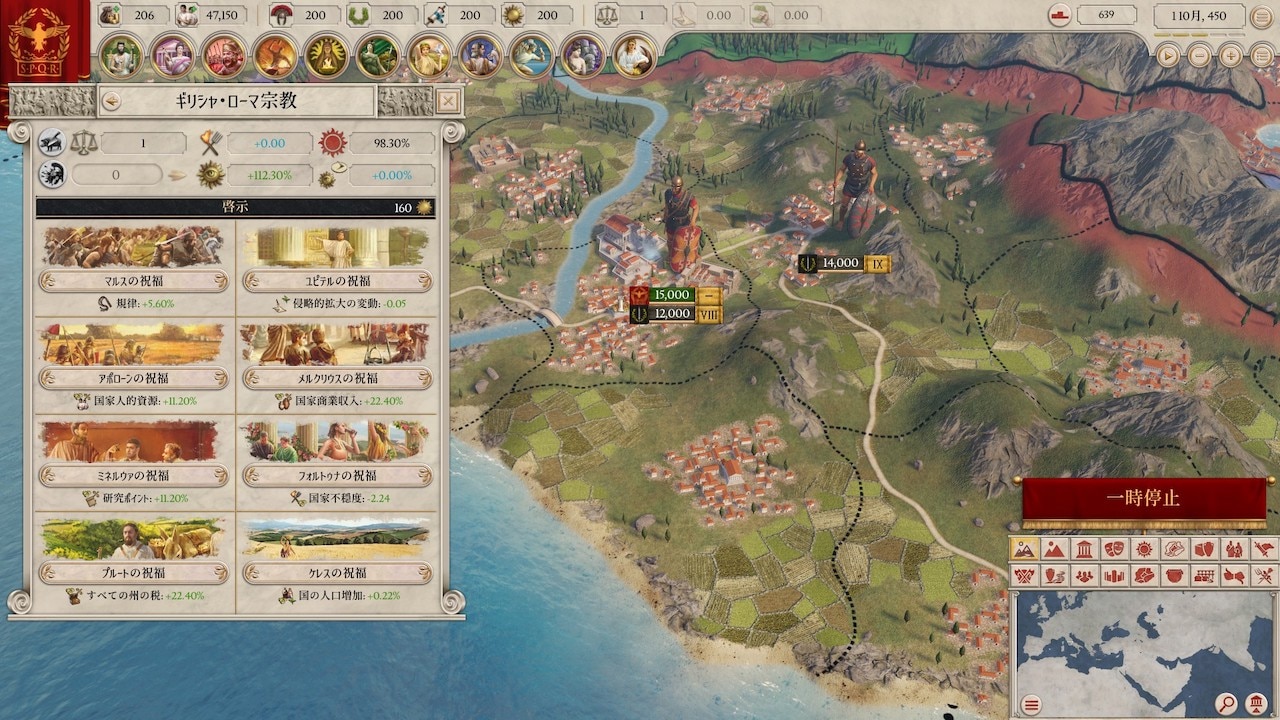
Task: Click the magnifier icon beside the minimap
Action: [x=1226, y=702]
